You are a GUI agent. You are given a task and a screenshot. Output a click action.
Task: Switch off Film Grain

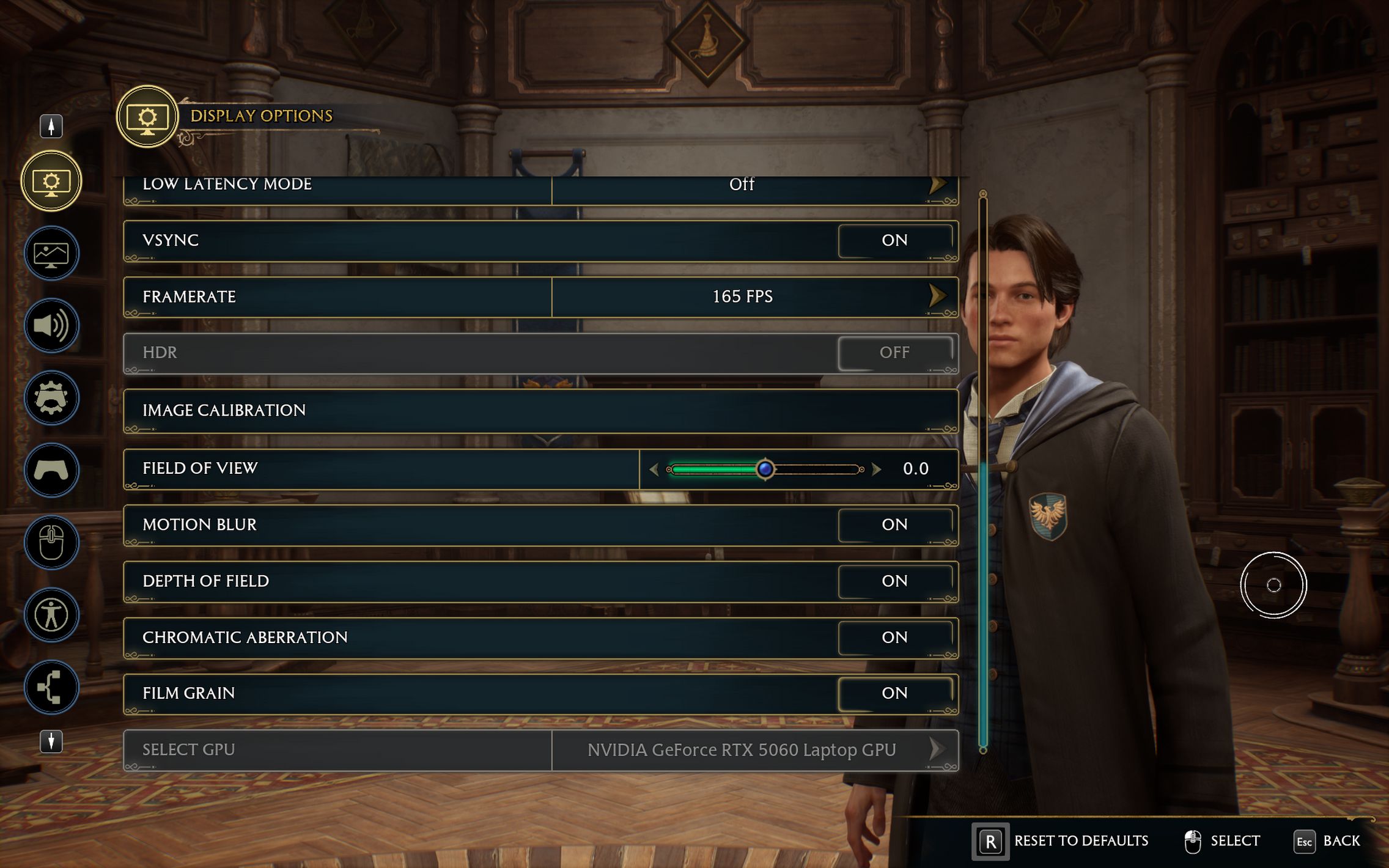[x=894, y=693]
